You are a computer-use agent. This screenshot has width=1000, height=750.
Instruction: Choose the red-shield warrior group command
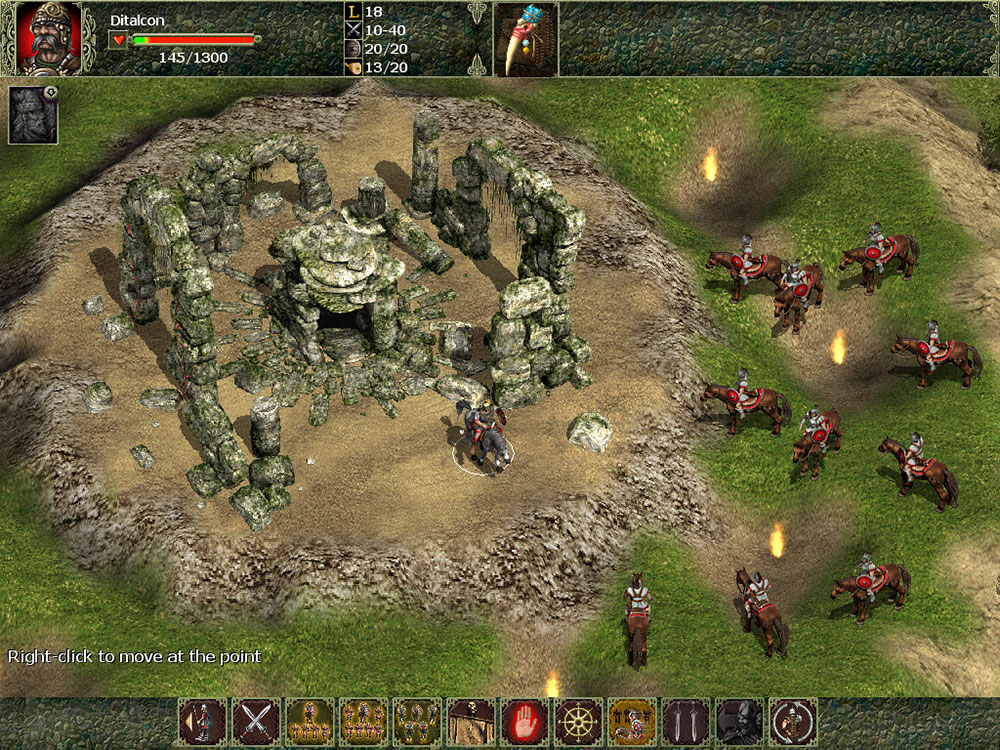click(x=632, y=721)
